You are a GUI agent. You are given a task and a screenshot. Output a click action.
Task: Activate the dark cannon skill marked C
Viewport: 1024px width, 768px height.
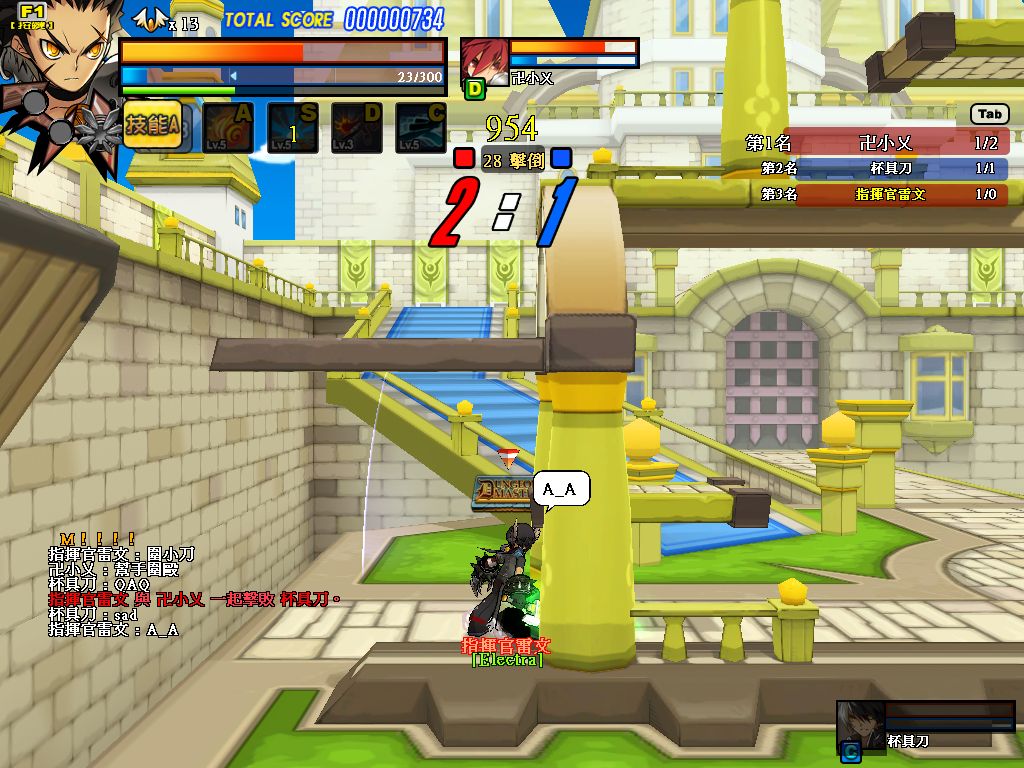pos(421,128)
